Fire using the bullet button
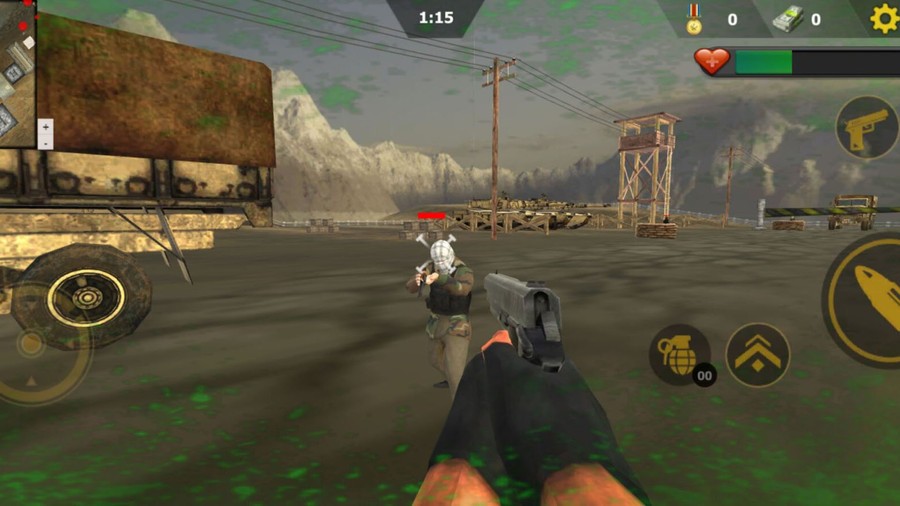 coord(868,298)
